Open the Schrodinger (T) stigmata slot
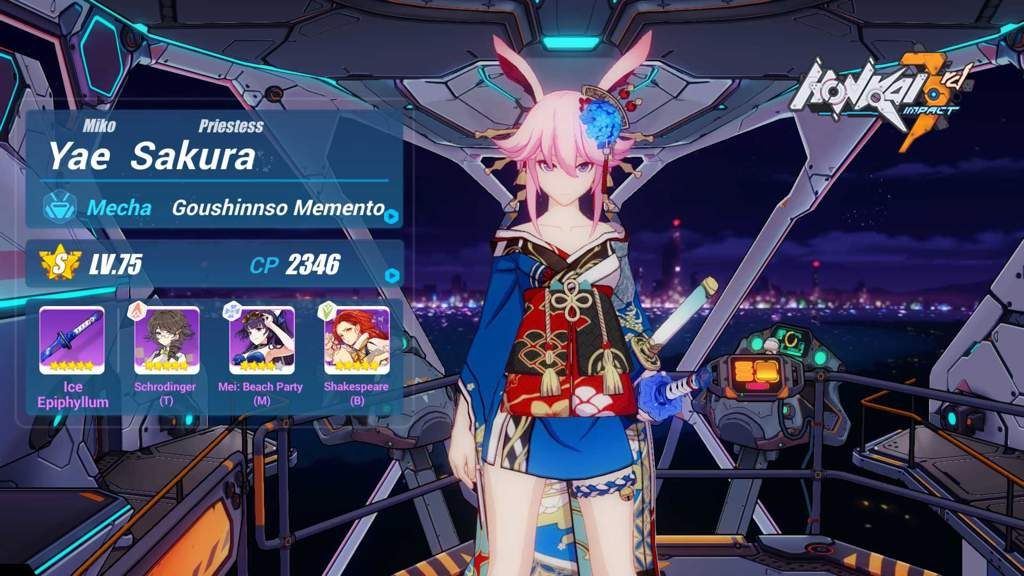The image size is (1024, 576). [x=166, y=341]
